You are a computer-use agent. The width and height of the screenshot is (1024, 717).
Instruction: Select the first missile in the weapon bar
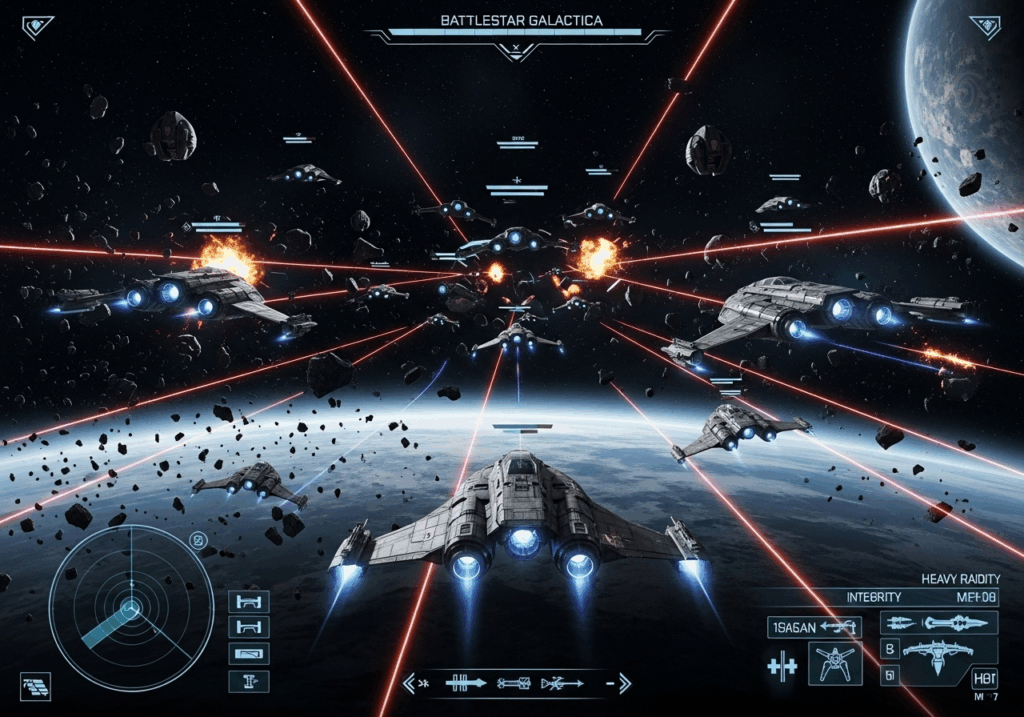click(465, 684)
